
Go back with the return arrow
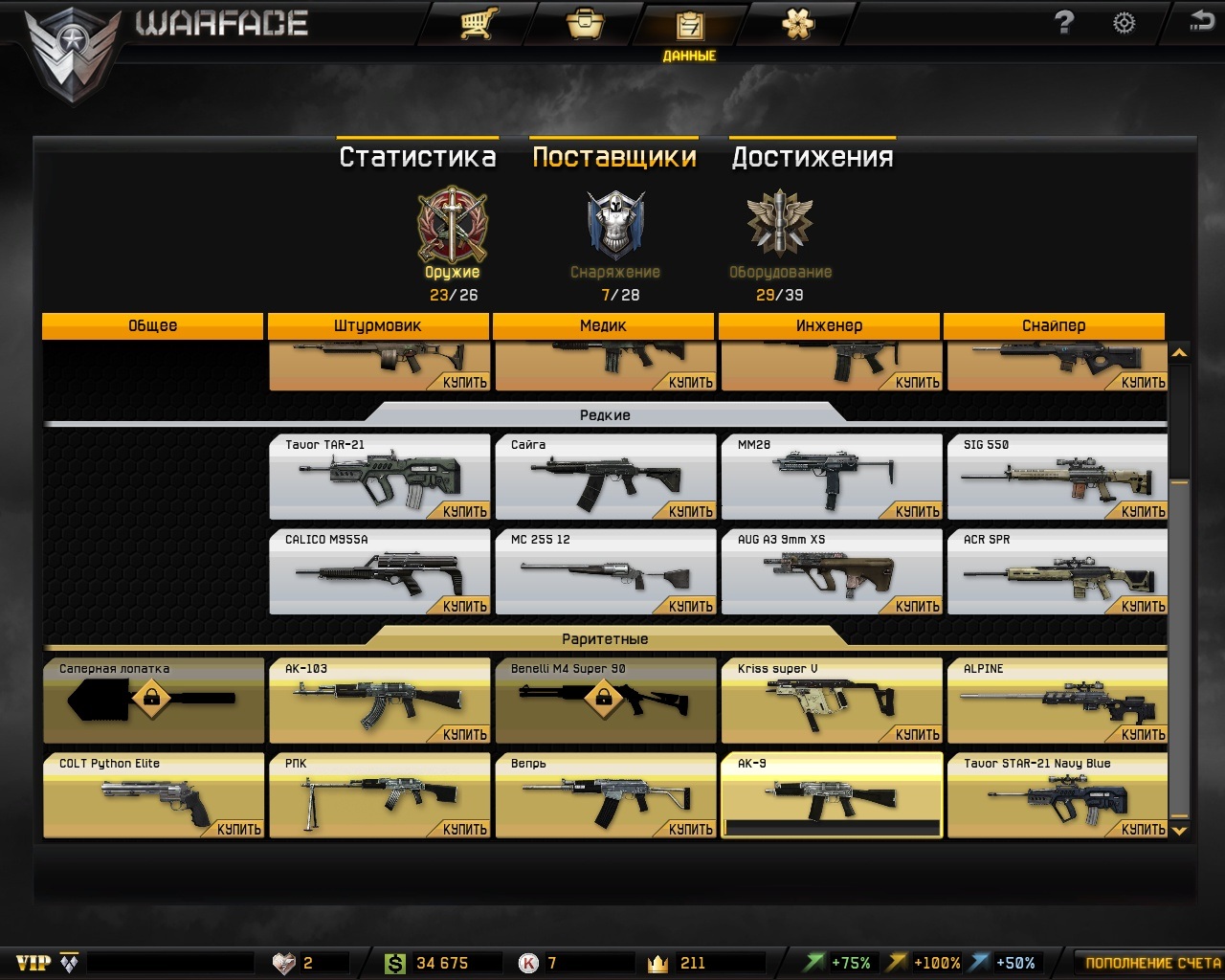click(1201, 21)
